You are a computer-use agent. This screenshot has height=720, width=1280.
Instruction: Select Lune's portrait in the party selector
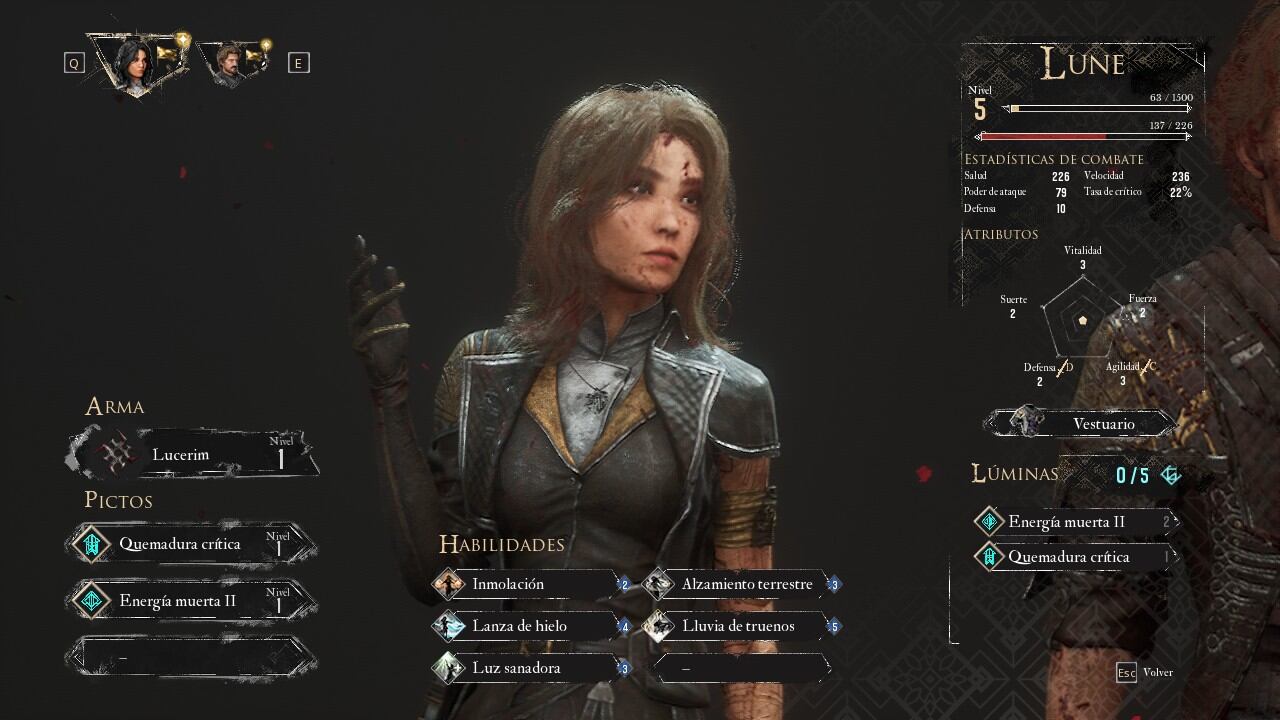click(137, 62)
